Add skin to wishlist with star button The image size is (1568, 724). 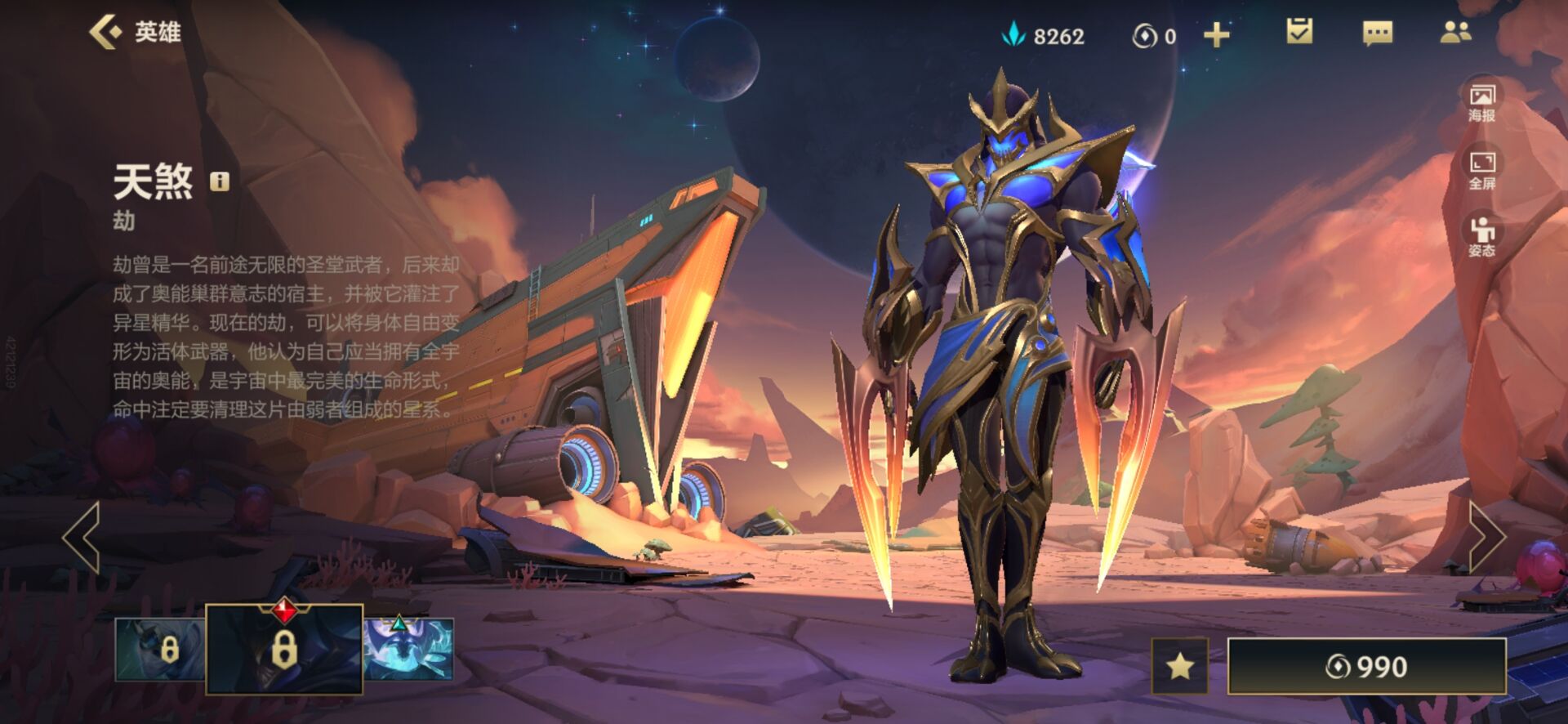(x=1179, y=667)
